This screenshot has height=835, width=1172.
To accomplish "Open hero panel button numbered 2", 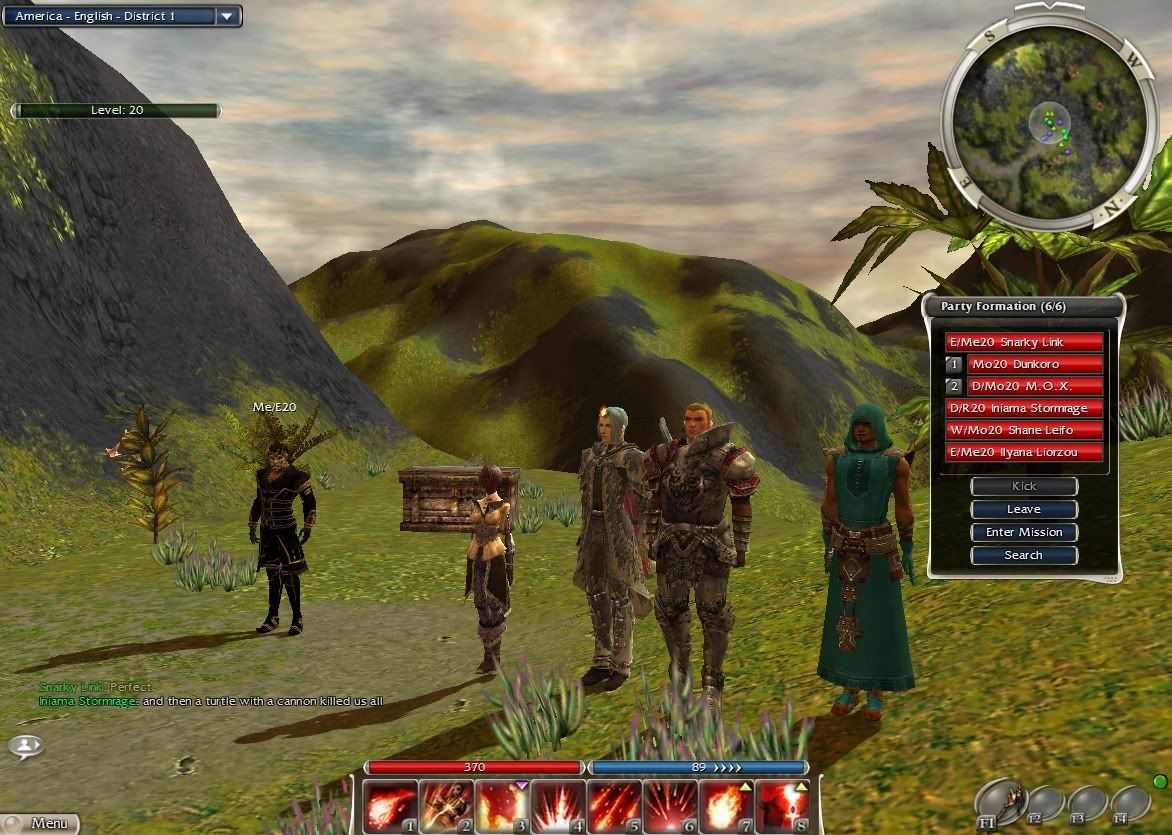I will point(954,386).
